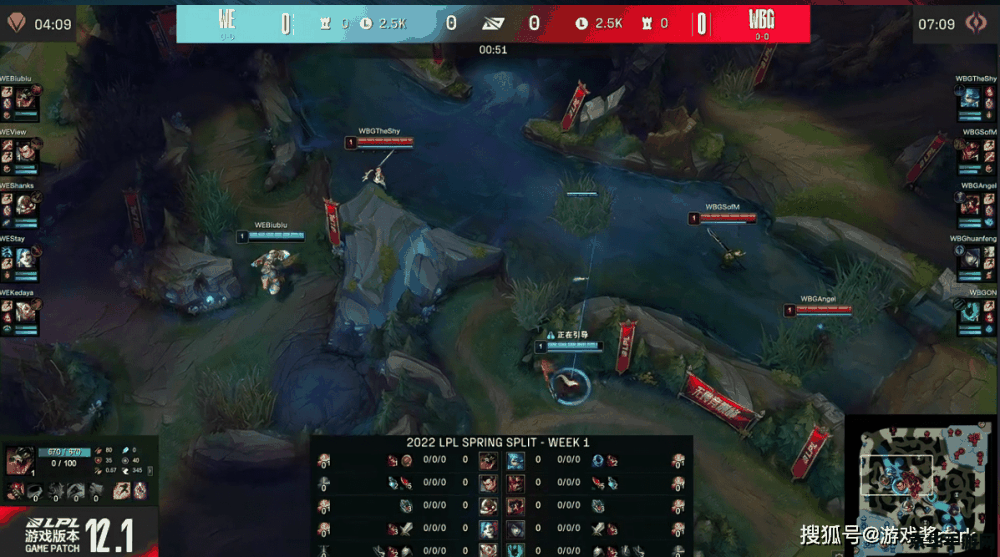1000x557 pixels.
Task: Click the top row of the scoreboard table
Action: pyautogui.click(x=500, y=461)
